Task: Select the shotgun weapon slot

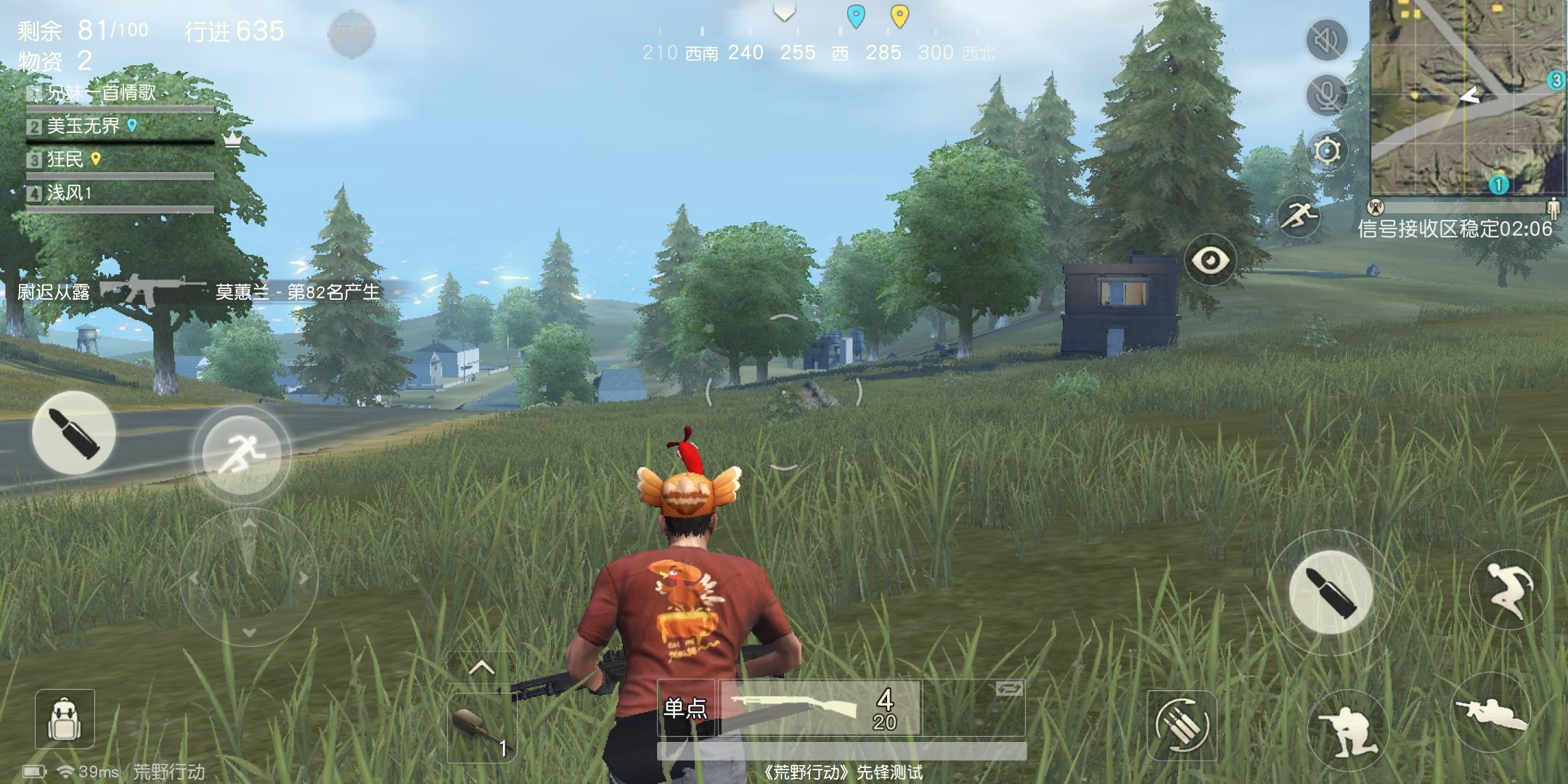Action: click(820, 708)
